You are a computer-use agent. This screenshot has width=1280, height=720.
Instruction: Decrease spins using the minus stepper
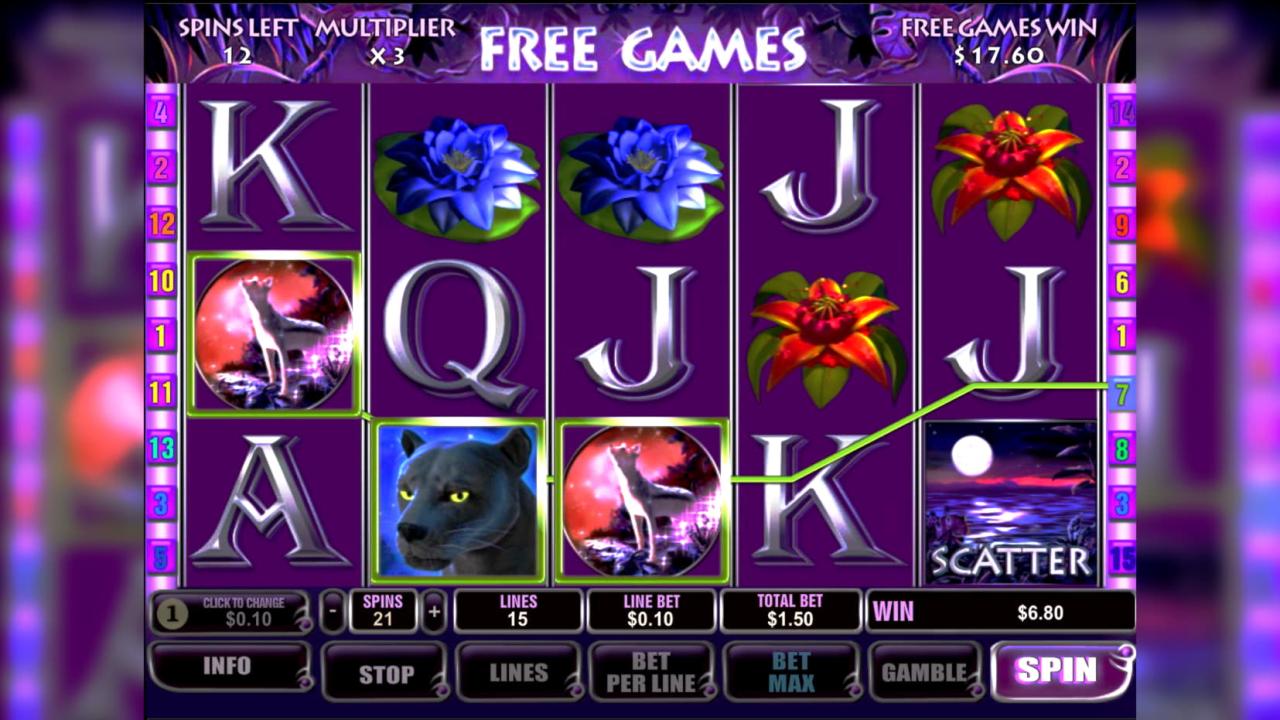(x=335, y=609)
